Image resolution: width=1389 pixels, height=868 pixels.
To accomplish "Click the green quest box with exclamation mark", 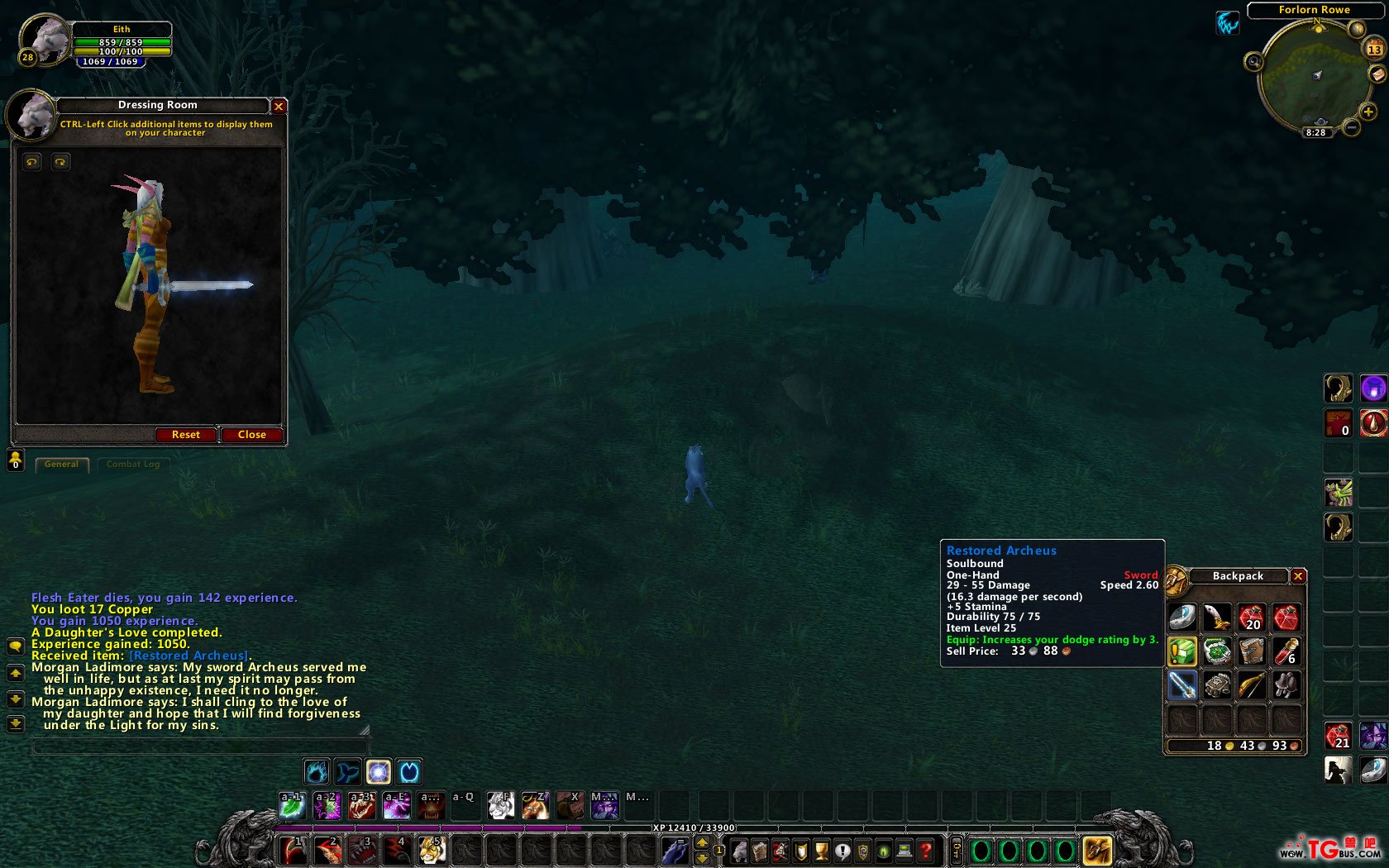I will [1182, 651].
